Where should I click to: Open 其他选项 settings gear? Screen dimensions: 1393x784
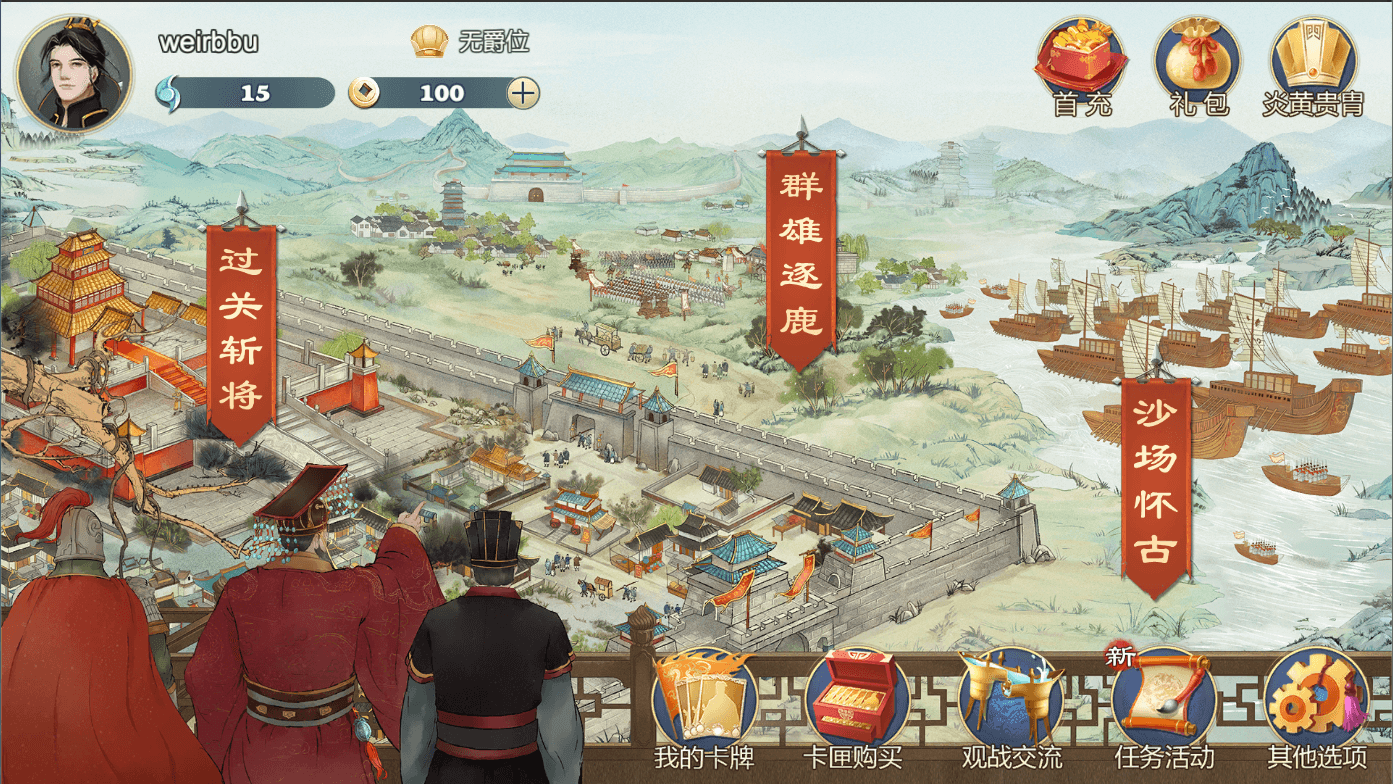point(1316,704)
